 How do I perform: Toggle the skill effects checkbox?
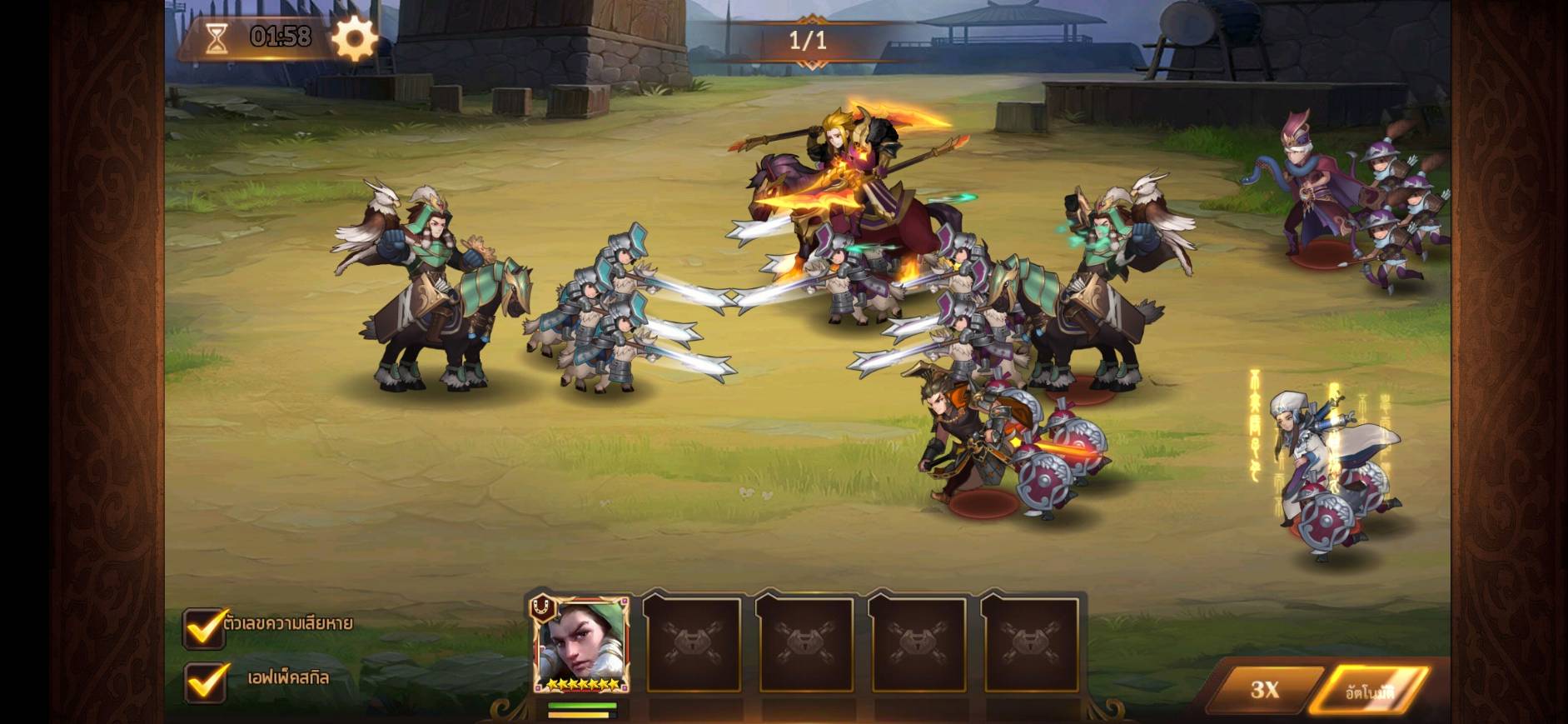click(205, 682)
